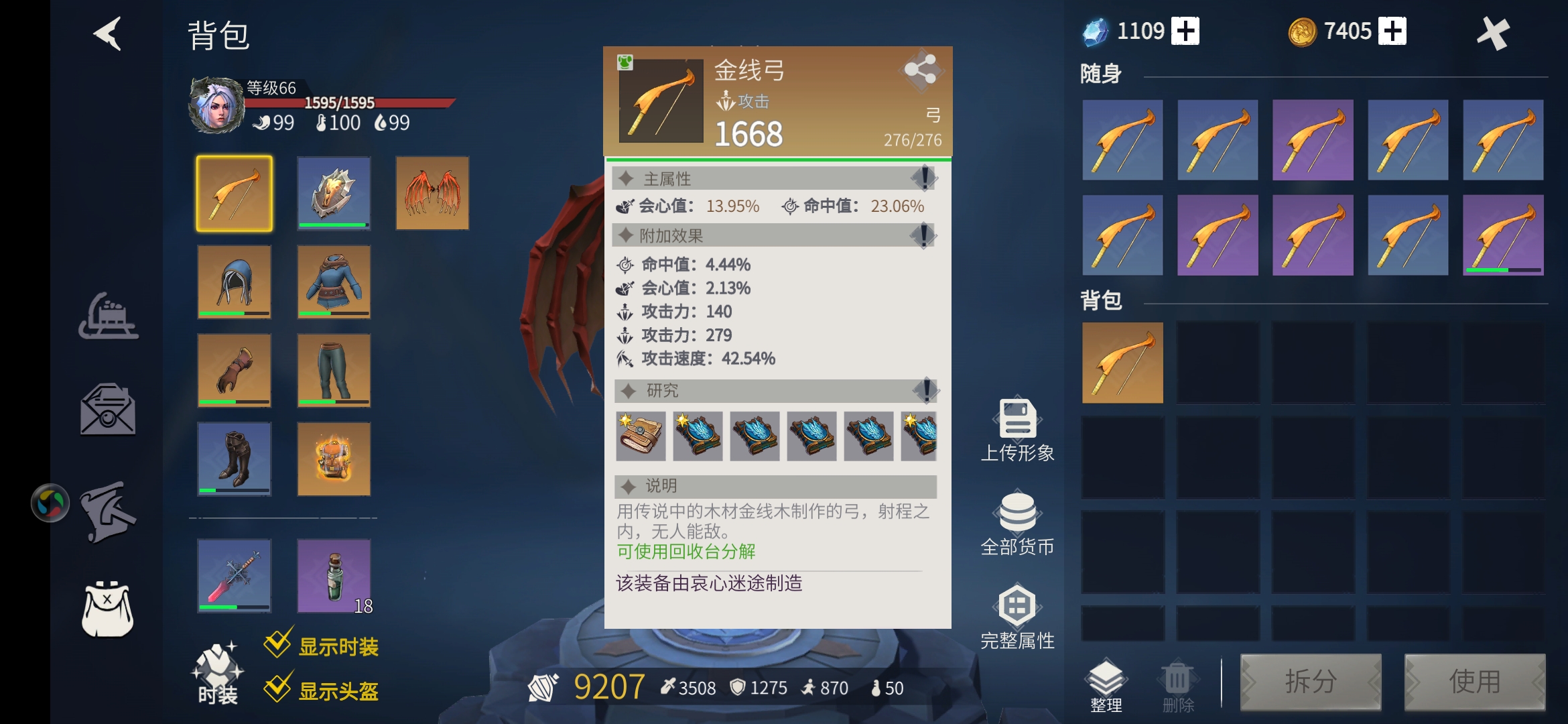Image resolution: width=1568 pixels, height=724 pixels.
Task: Open the mail icon on left sidebar
Action: (x=109, y=410)
